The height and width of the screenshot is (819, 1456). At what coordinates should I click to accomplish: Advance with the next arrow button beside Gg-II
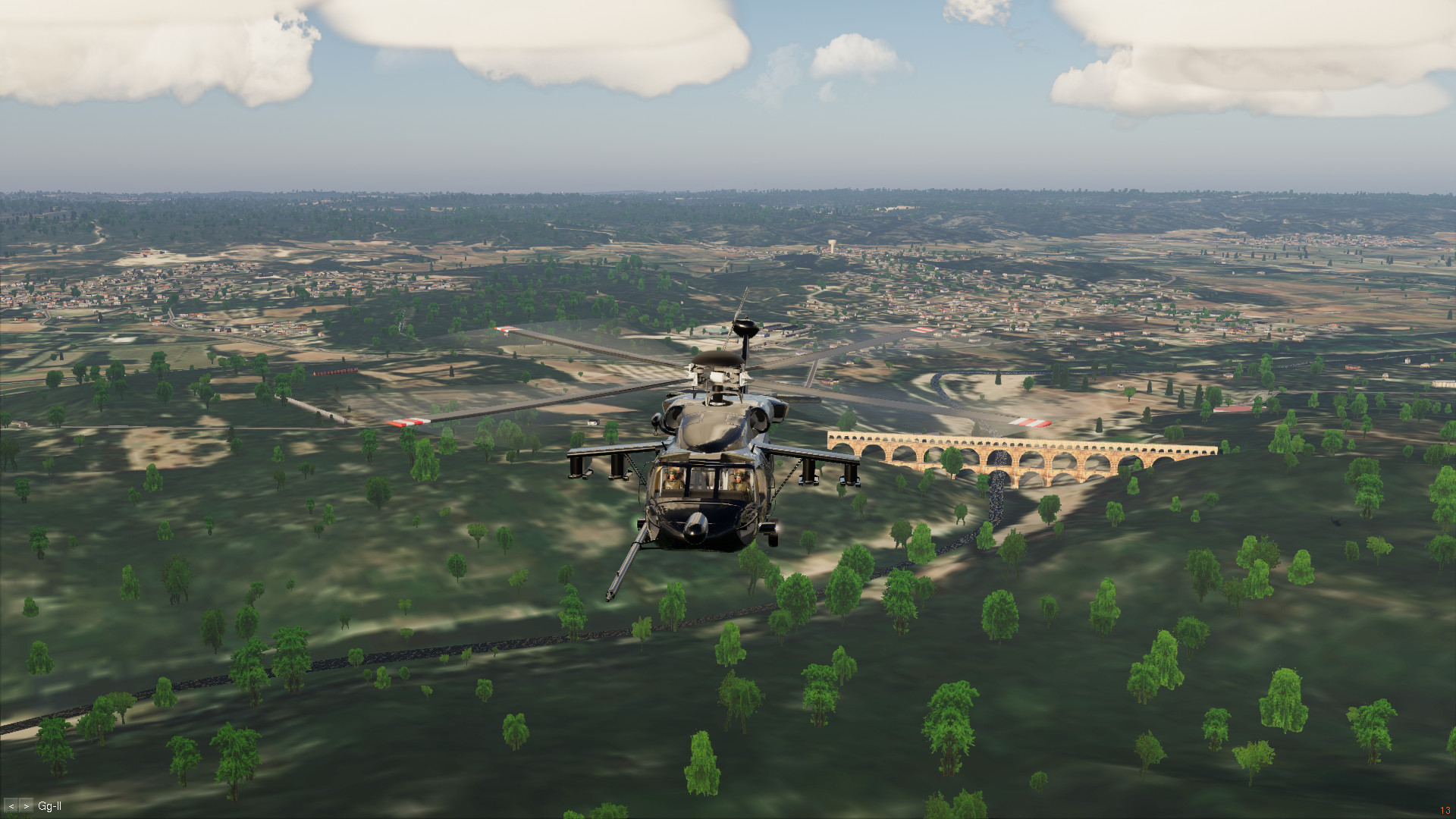(27, 806)
